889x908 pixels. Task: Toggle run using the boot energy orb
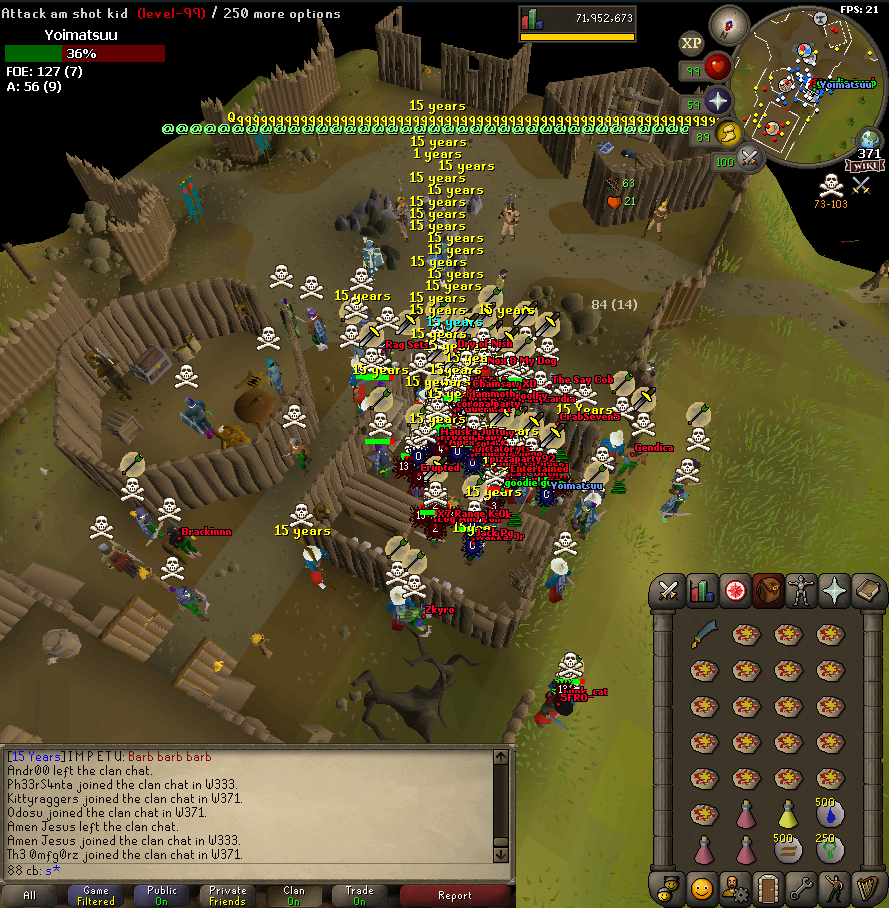click(x=730, y=133)
